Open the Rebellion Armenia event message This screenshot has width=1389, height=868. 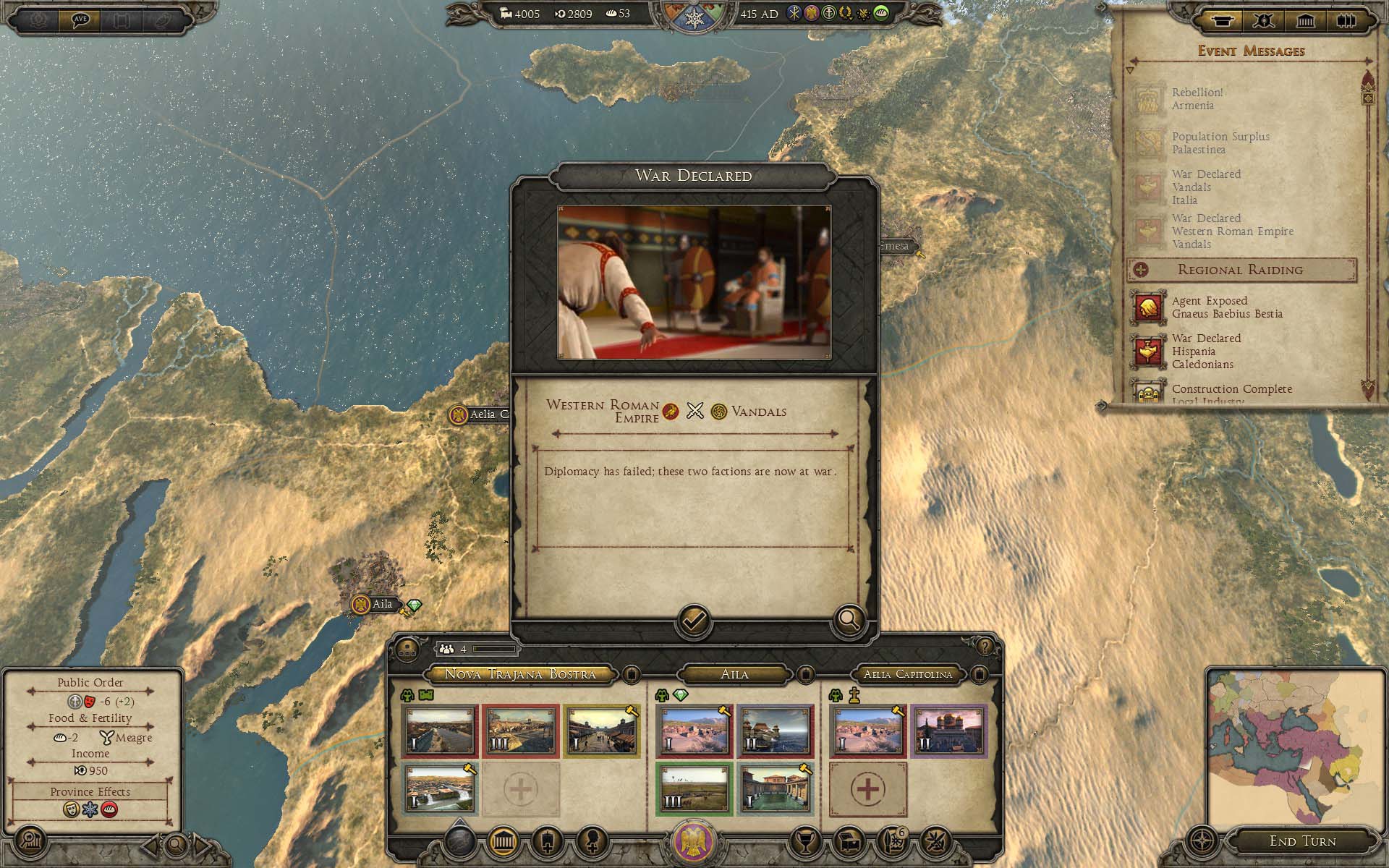pyautogui.click(x=1197, y=99)
